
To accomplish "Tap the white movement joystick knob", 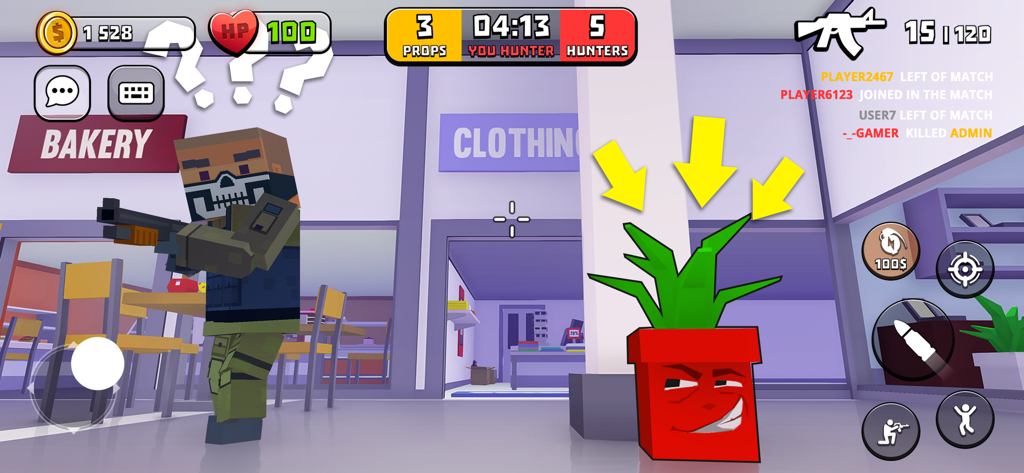I will pyautogui.click(x=97, y=363).
